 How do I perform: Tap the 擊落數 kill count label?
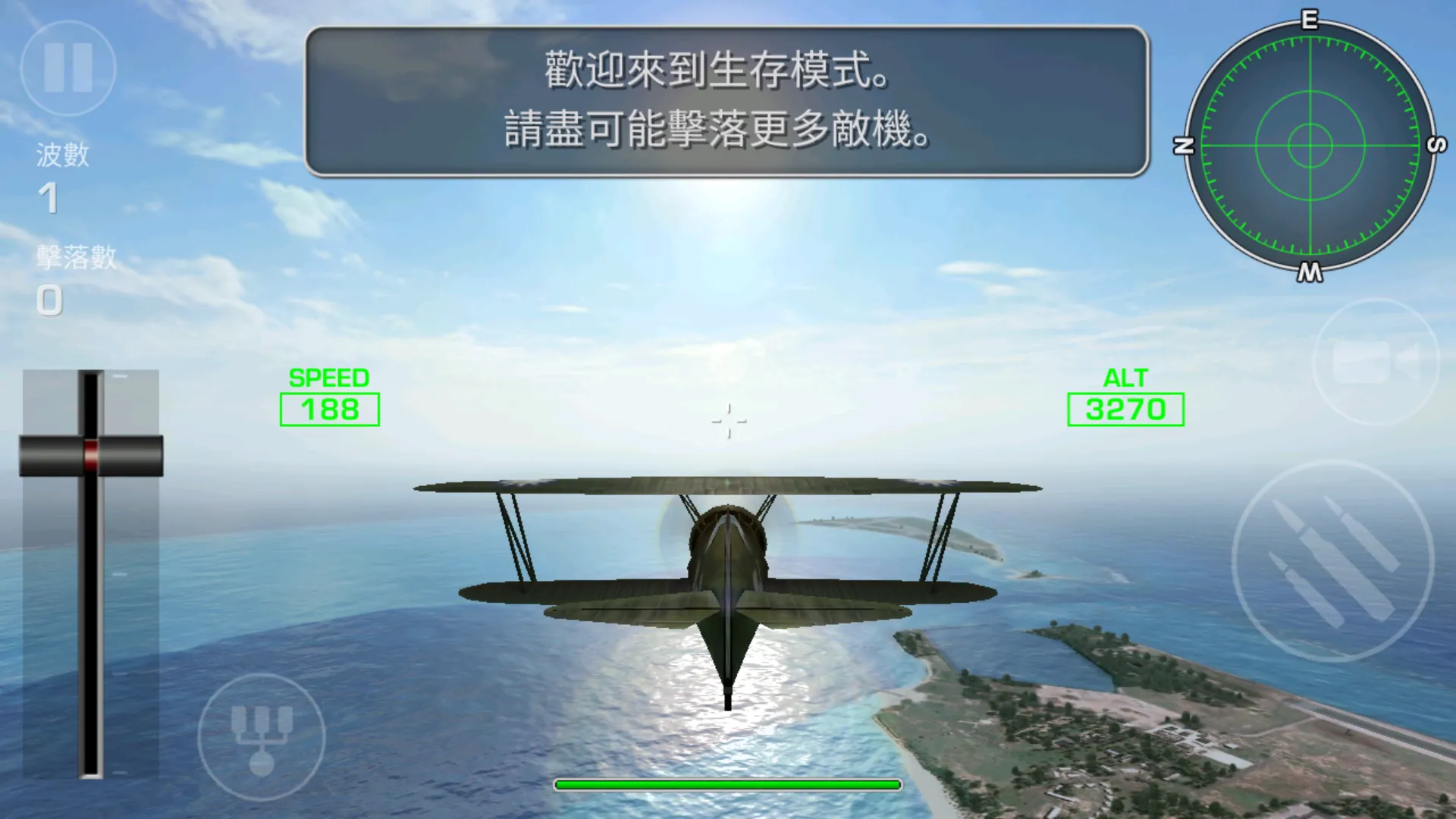(75, 258)
